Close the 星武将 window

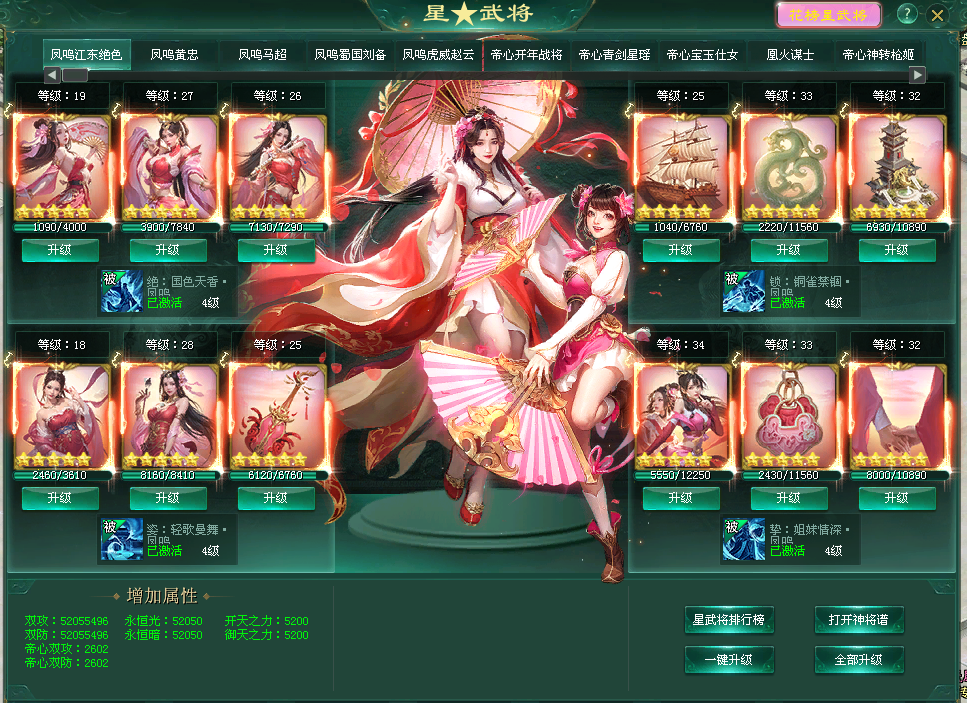tap(937, 15)
